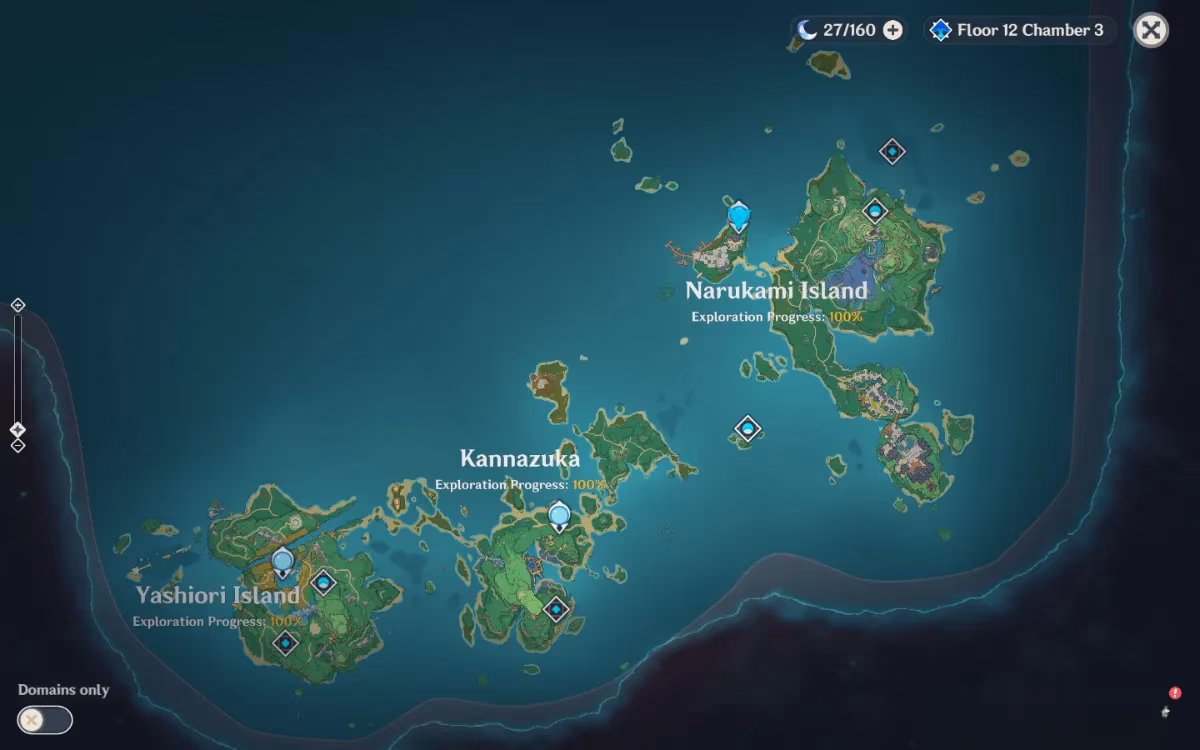Select the Statue of the Seven on Yashiori Island
Image resolution: width=1200 pixels, height=750 pixels.
click(x=282, y=562)
